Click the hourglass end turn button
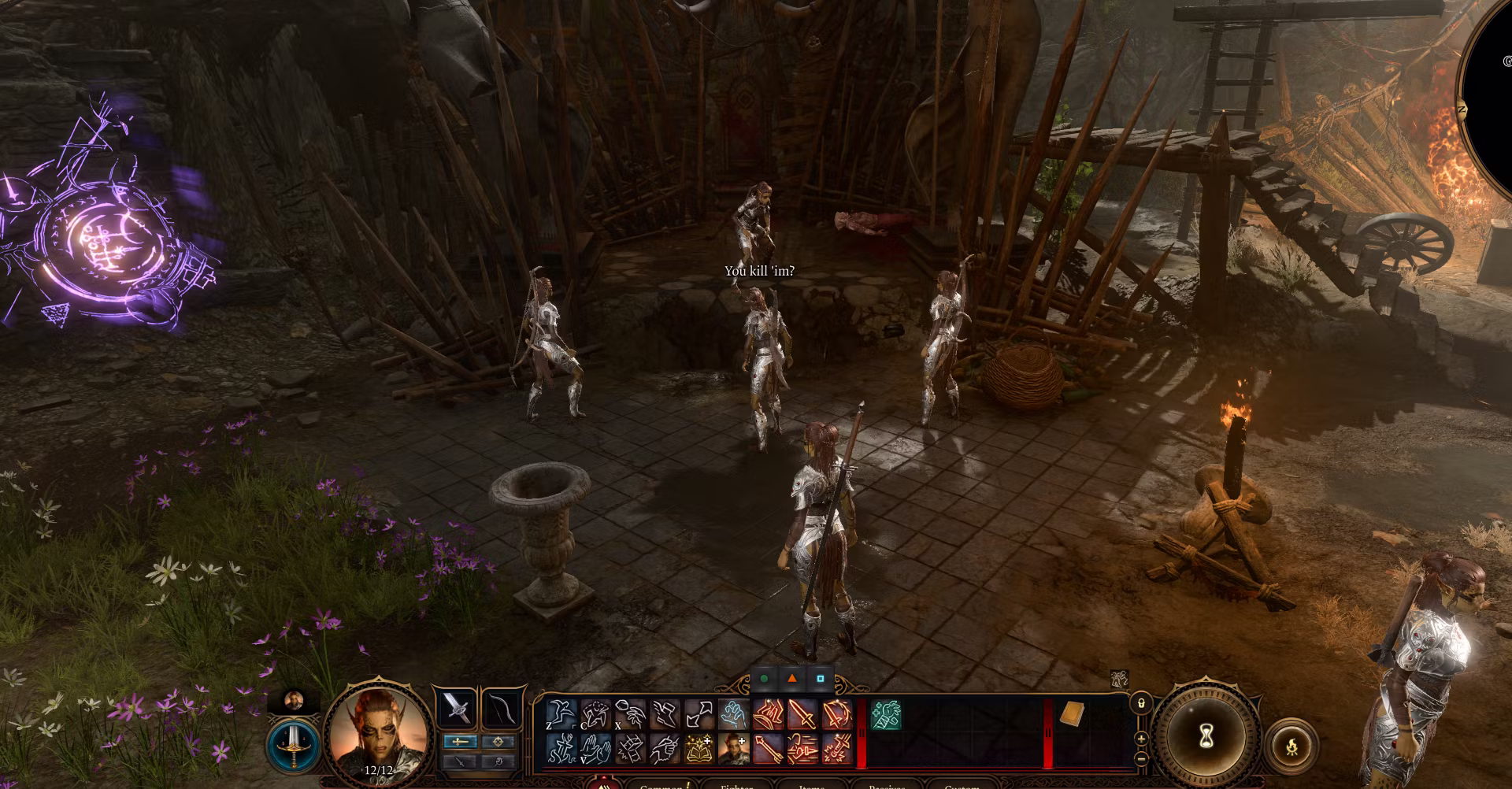The height and width of the screenshot is (789, 1512). [1206, 738]
